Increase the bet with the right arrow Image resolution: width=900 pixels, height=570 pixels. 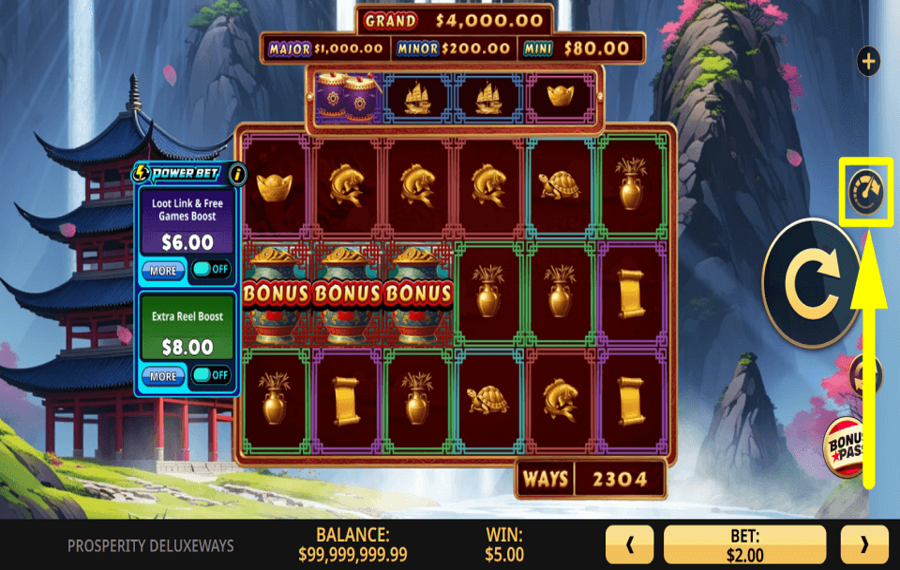[863, 546]
